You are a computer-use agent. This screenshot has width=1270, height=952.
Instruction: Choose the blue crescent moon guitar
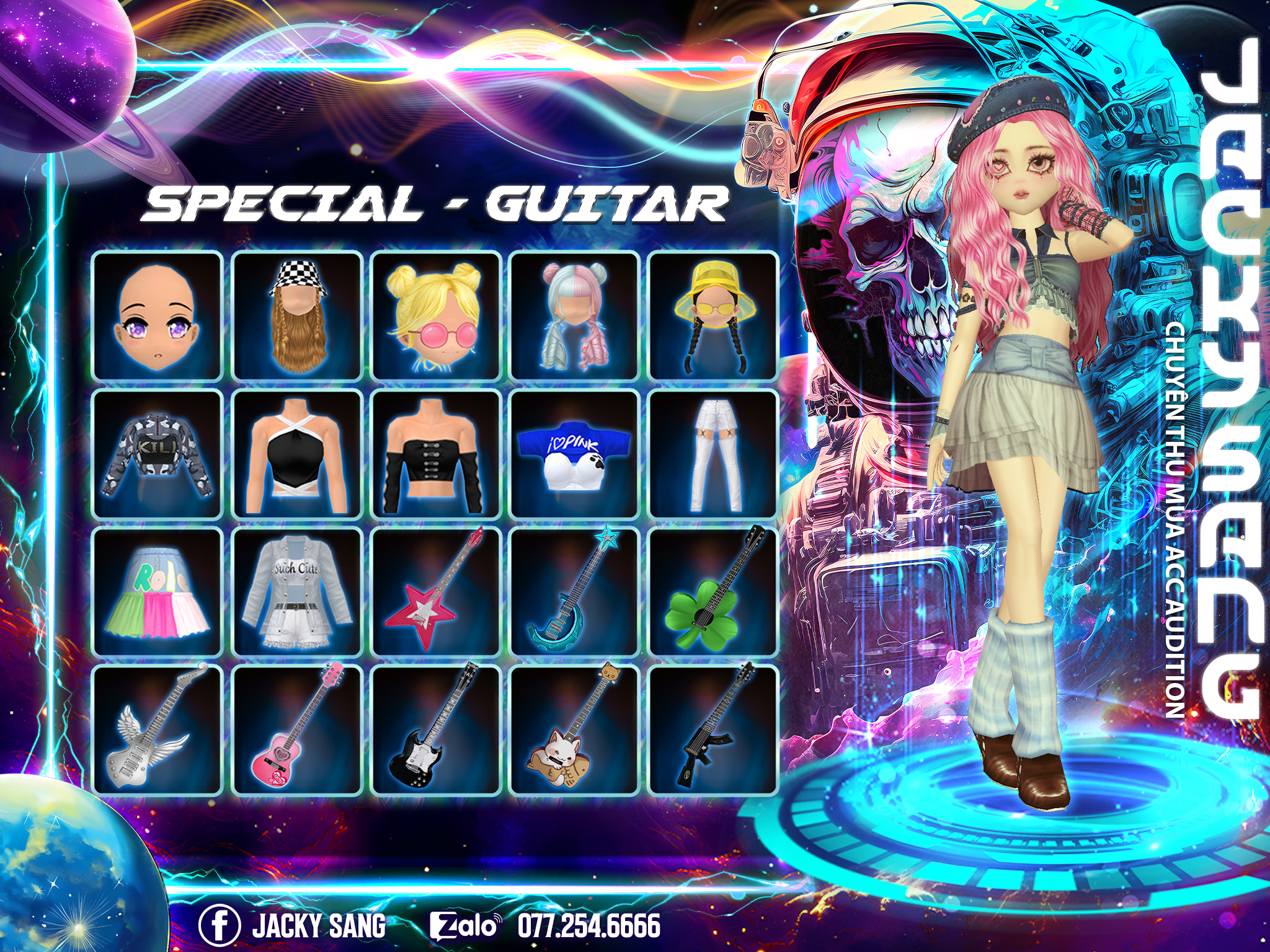574,593
